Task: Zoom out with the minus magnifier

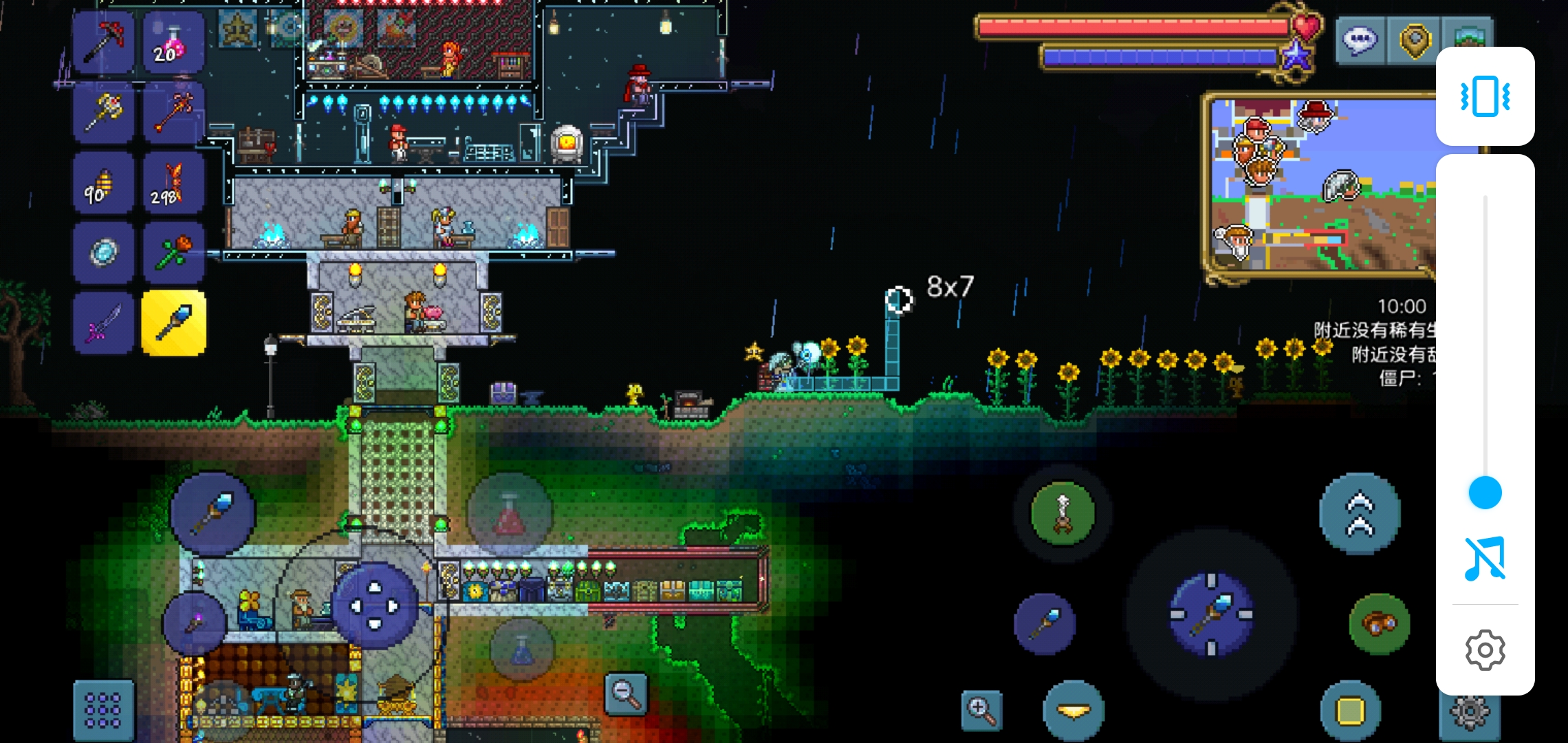Action: (x=627, y=693)
